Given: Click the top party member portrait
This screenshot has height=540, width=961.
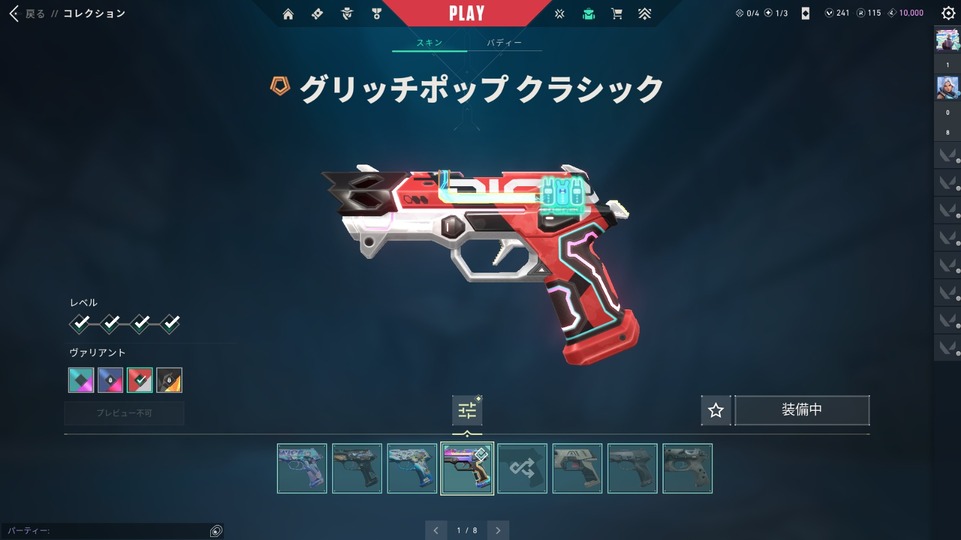Looking at the screenshot, I should [947, 40].
